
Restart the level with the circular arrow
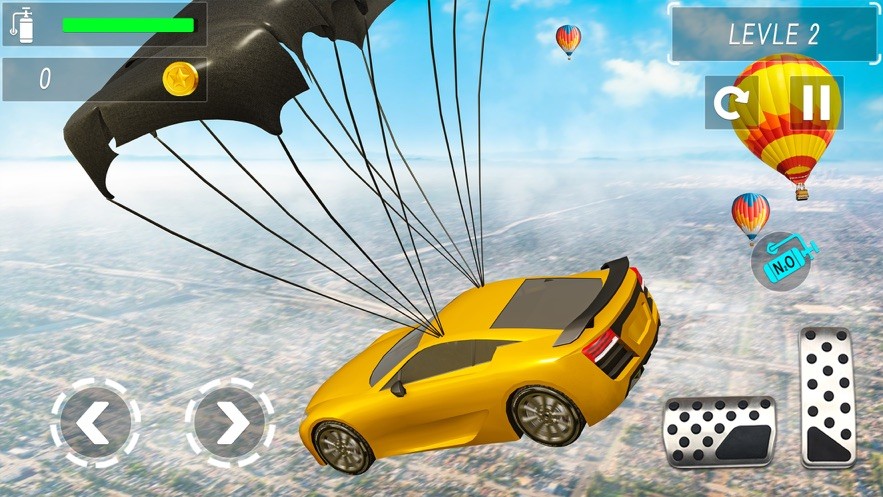[731, 102]
